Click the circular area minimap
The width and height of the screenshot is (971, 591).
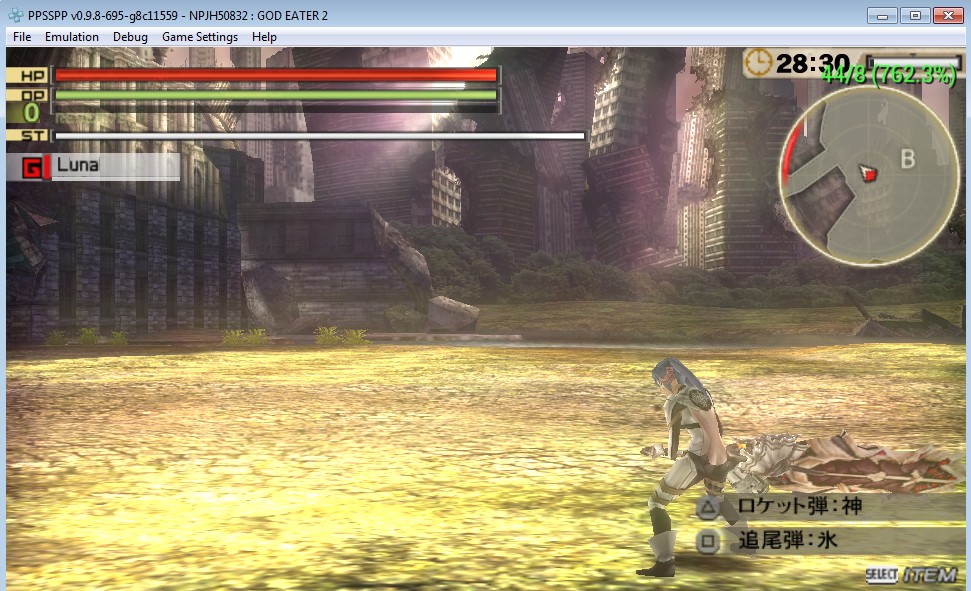(x=869, y=176)
